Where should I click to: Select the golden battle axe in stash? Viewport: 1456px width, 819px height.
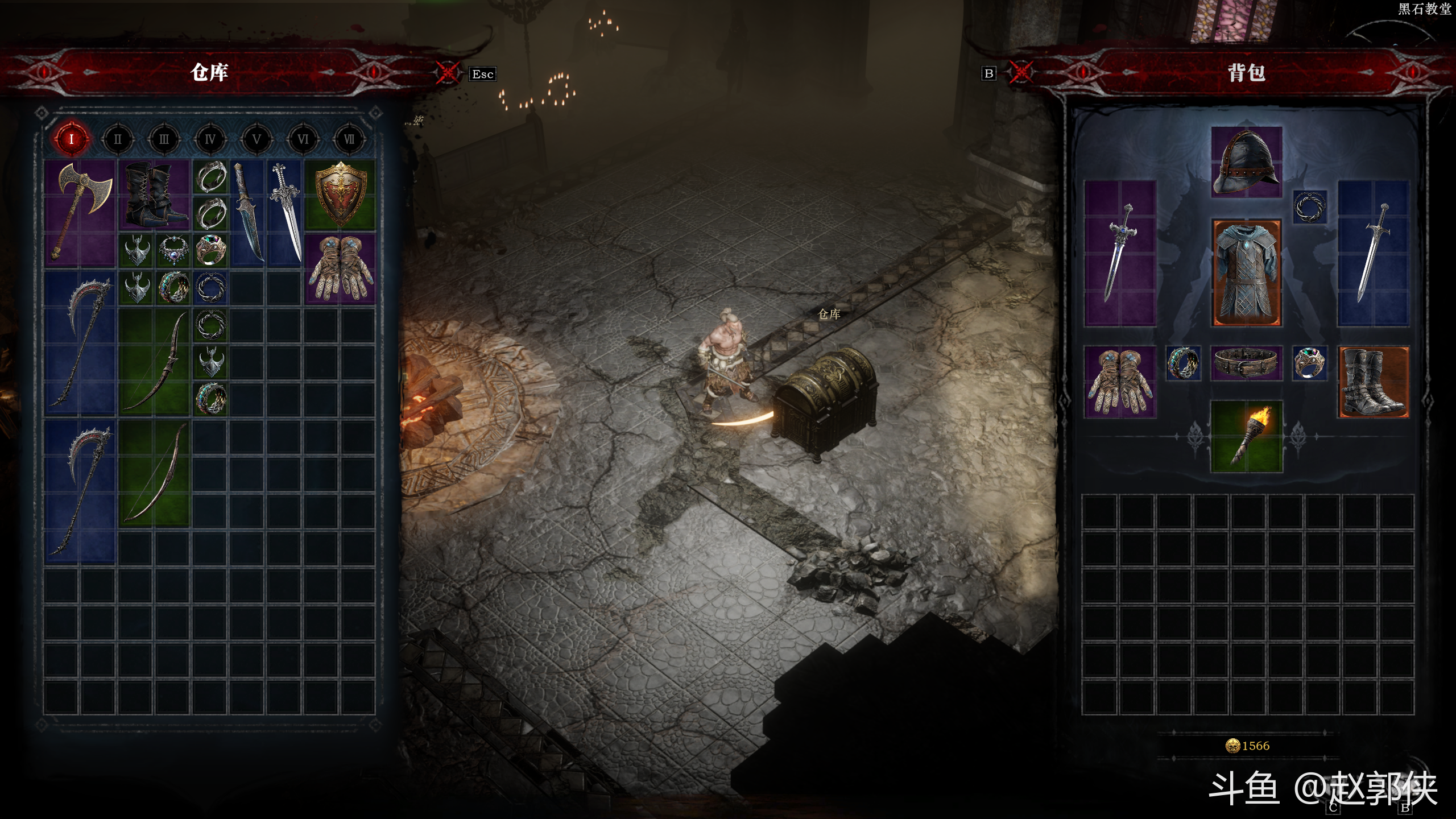click(80, 213)
